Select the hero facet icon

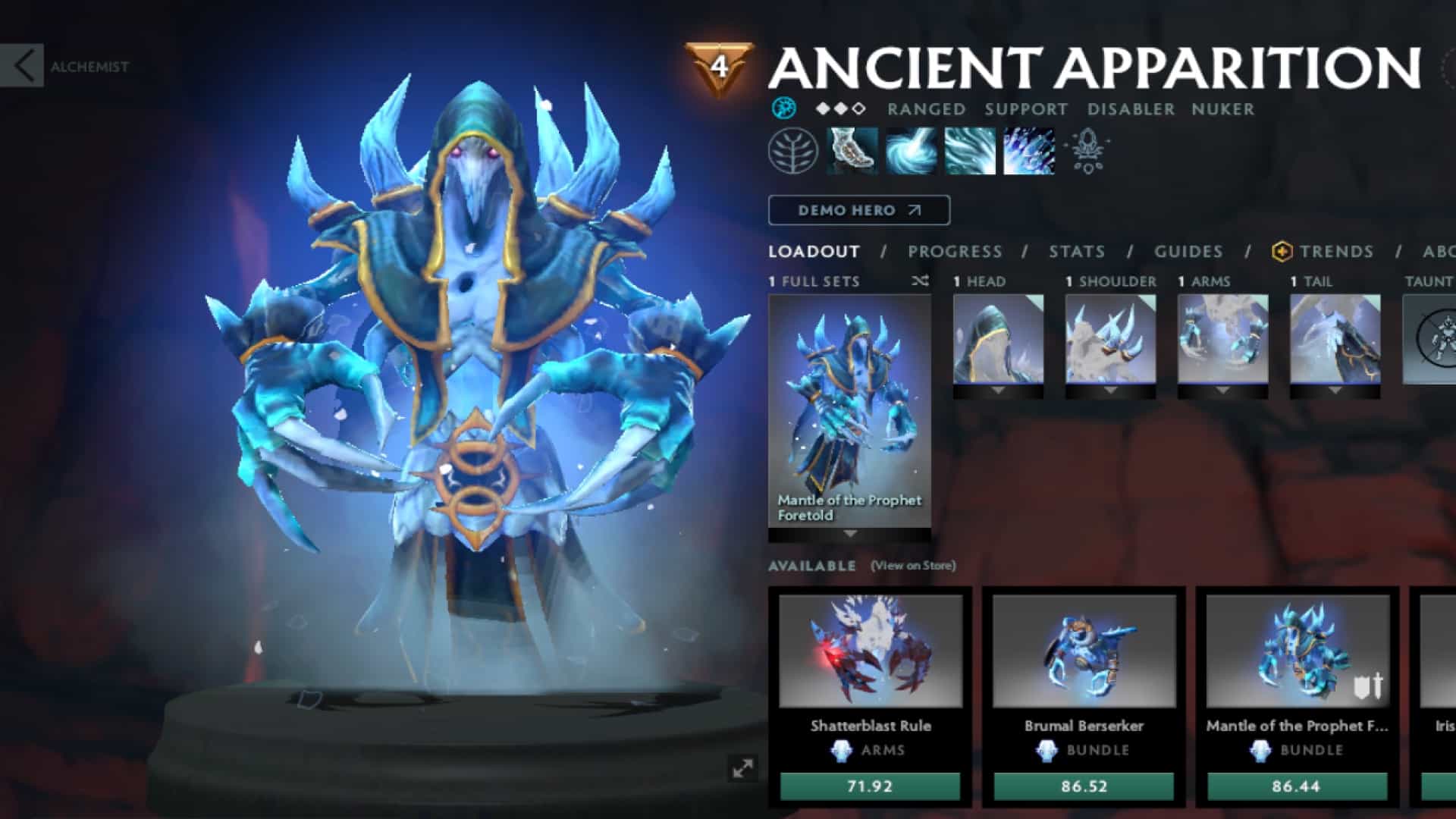tap(786, 108)
